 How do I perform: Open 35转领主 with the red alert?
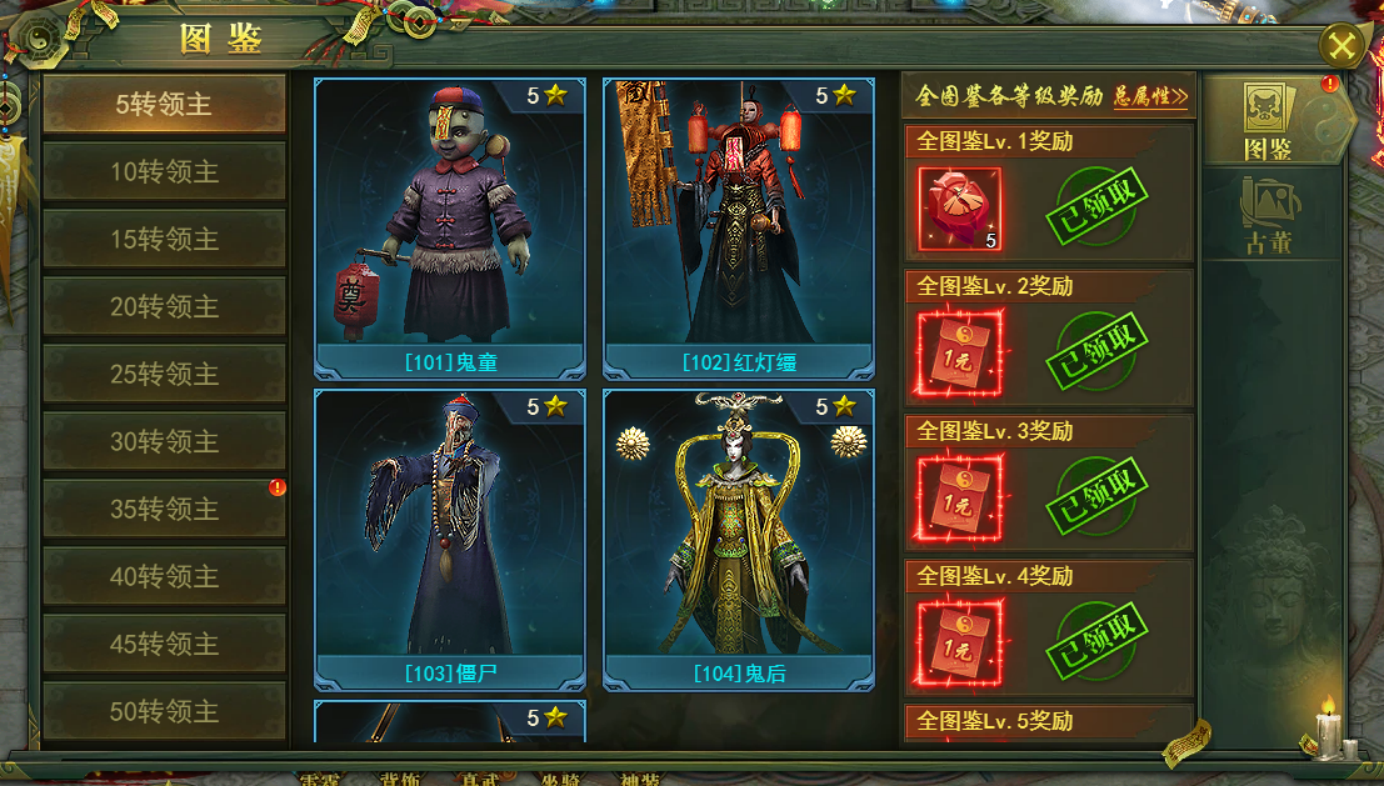coord(164,509)
